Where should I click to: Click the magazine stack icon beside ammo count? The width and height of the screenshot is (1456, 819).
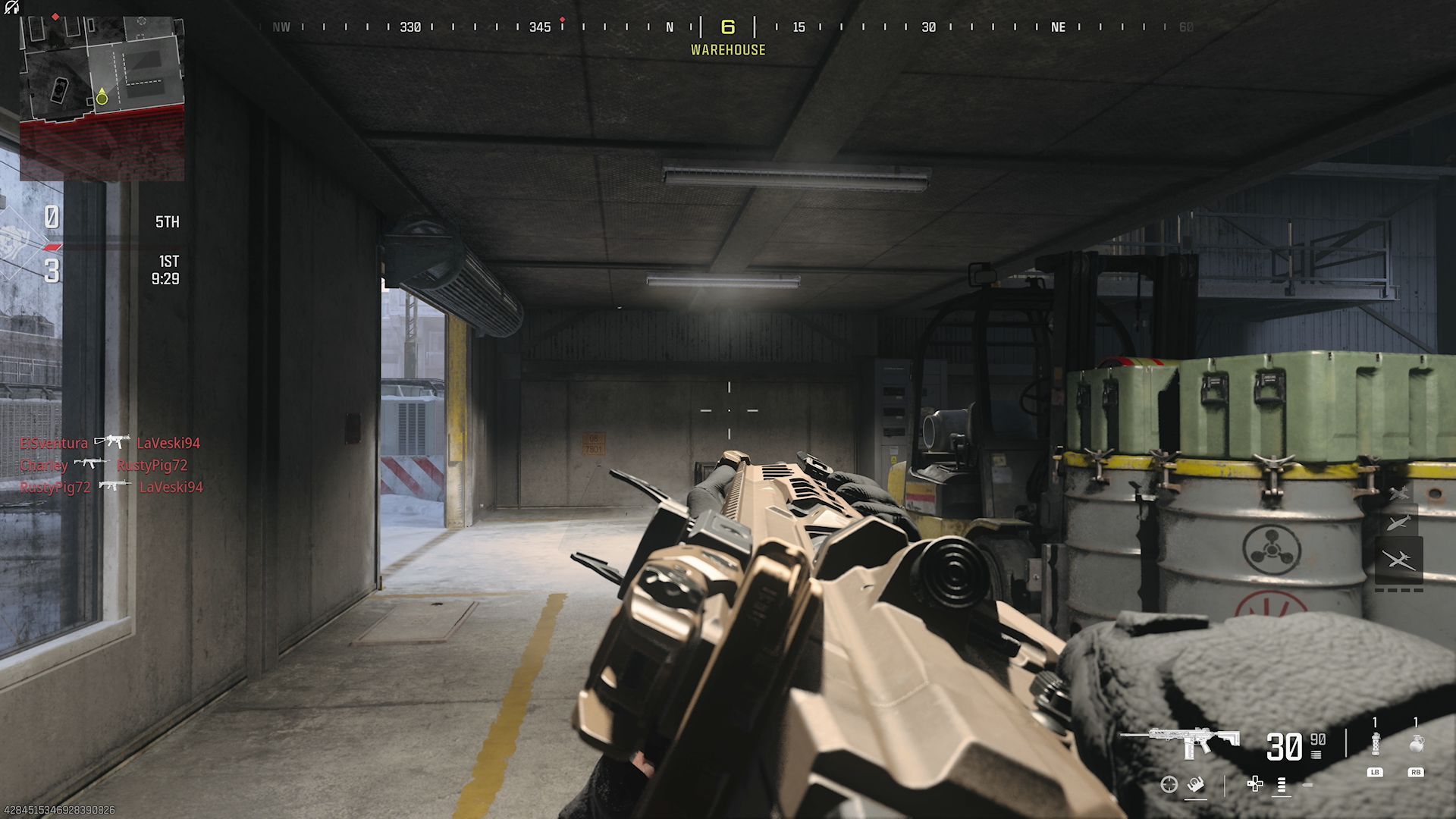click(1316, 755)
